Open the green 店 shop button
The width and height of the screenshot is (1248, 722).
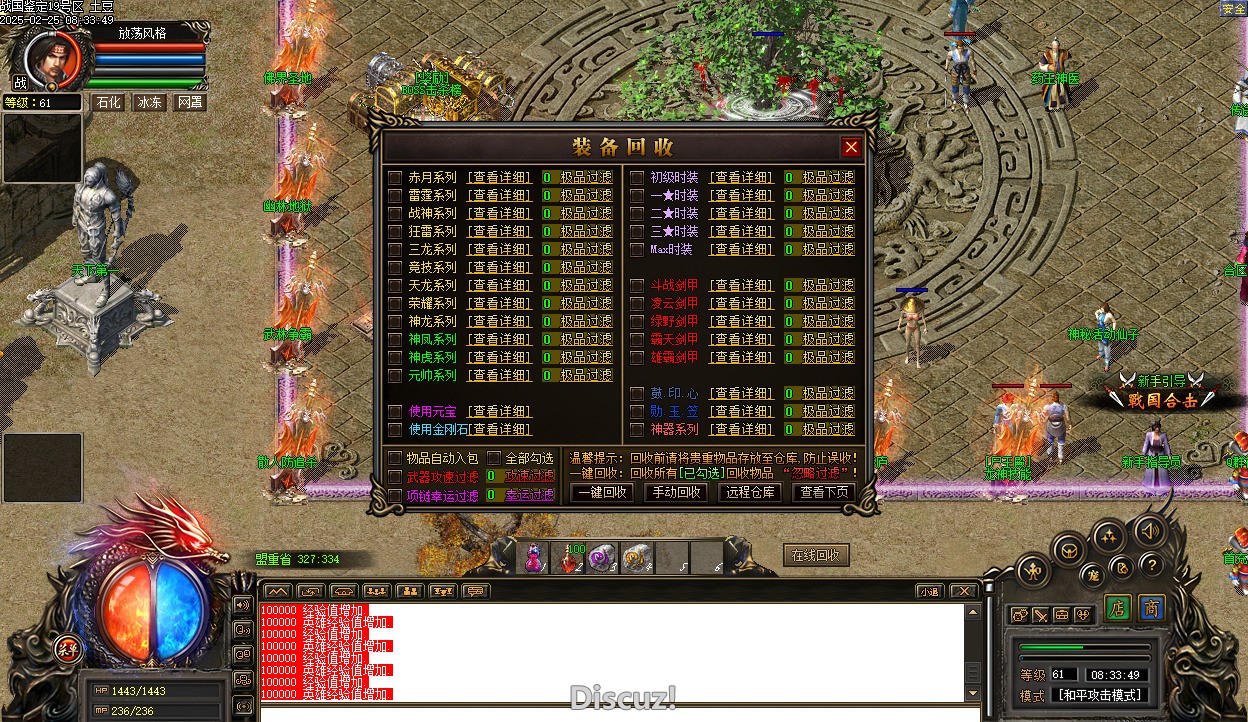(x=1118, y=609)
